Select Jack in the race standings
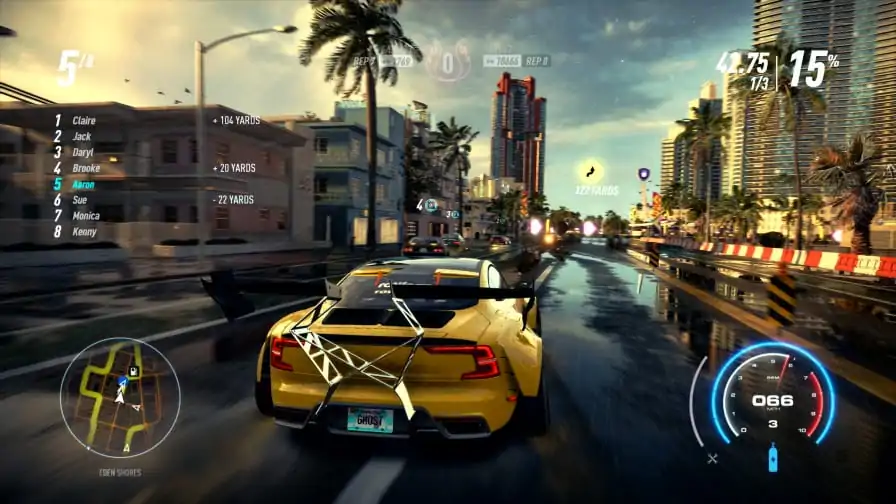The width and height of the screenshot is (896, 504). pyautogui.click(x=82, y=136)
